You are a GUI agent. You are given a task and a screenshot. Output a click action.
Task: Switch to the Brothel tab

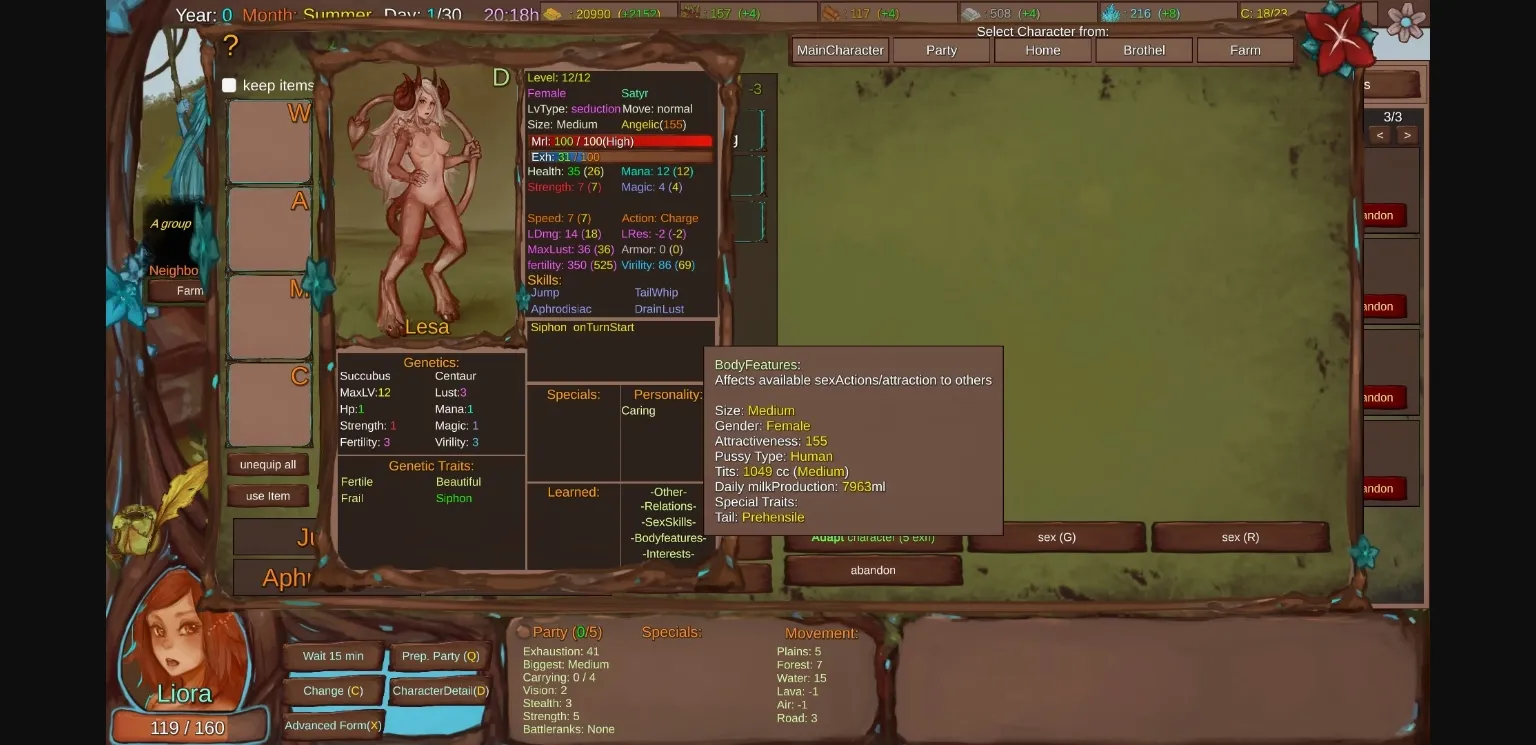coord(1144,50)
